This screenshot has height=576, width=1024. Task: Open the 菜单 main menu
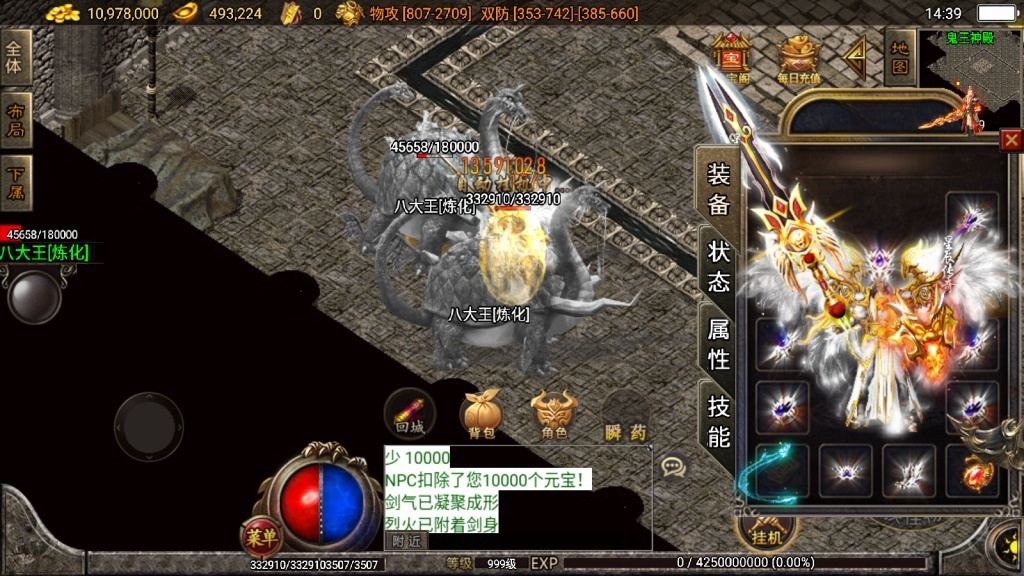(261, 537)
